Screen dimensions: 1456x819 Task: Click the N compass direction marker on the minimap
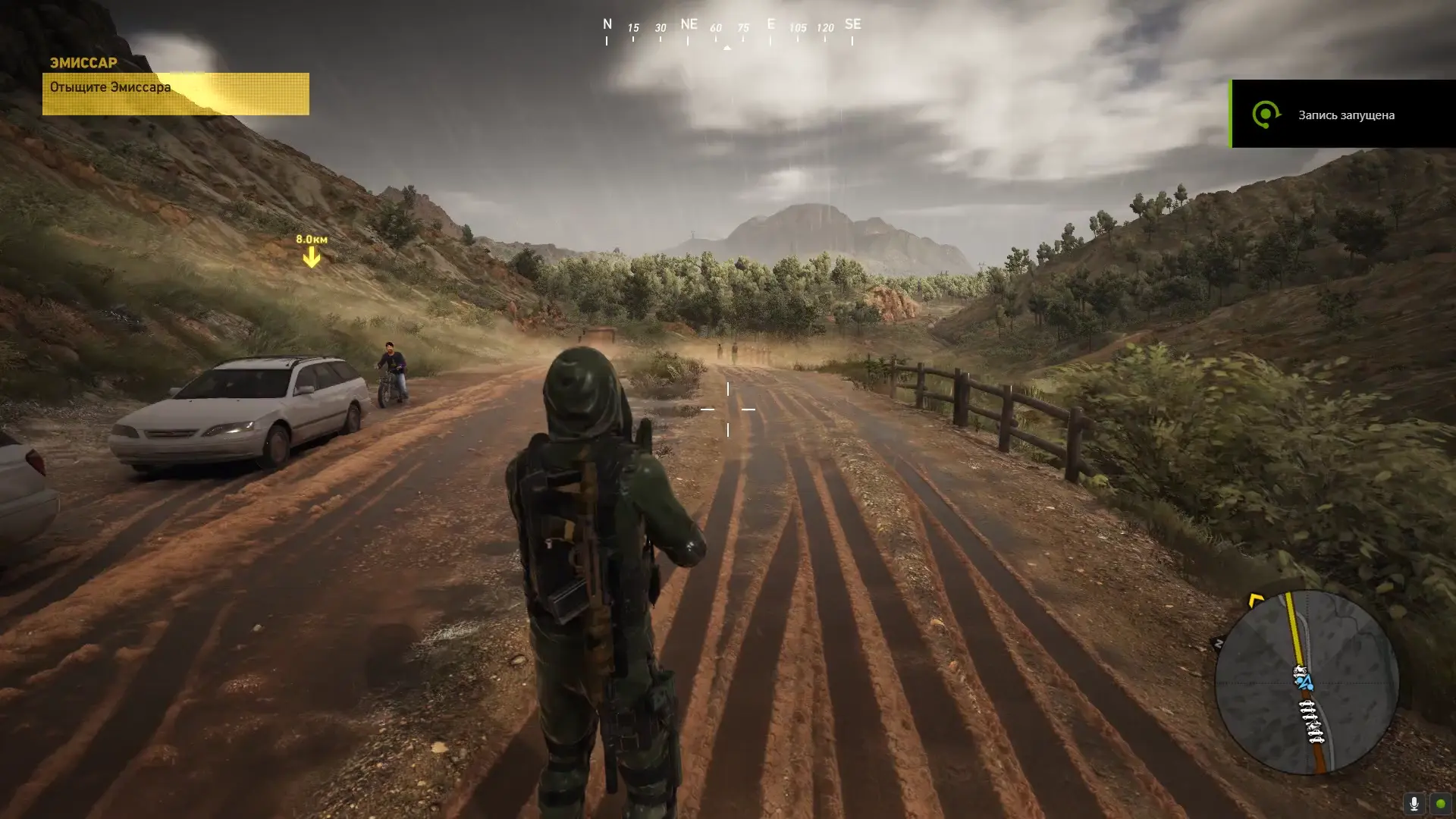pos(1219,642)
